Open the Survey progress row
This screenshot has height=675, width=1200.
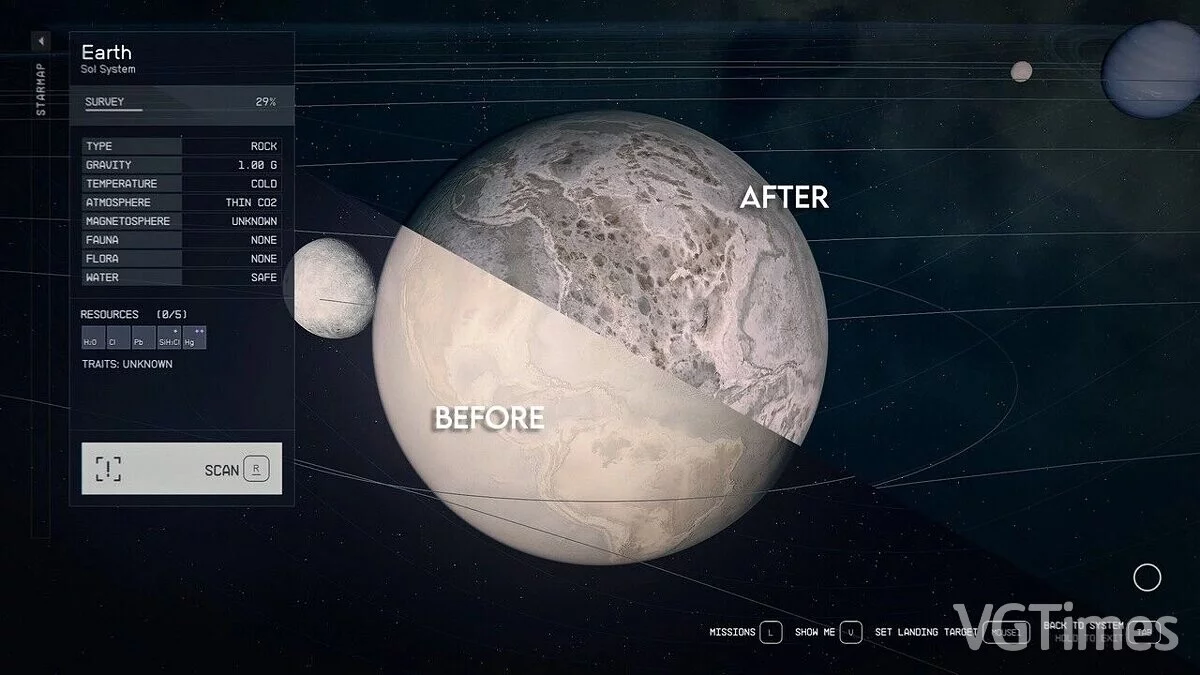181,102
